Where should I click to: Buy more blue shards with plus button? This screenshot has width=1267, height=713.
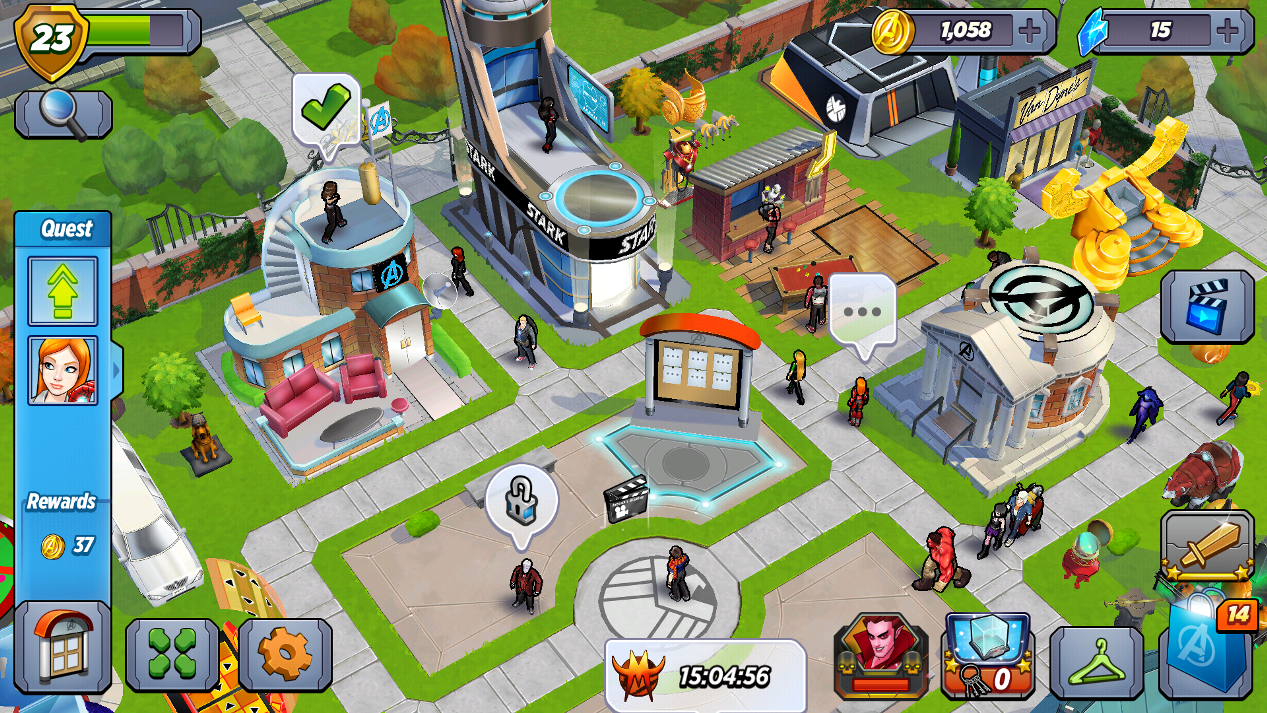[1228, 31]
